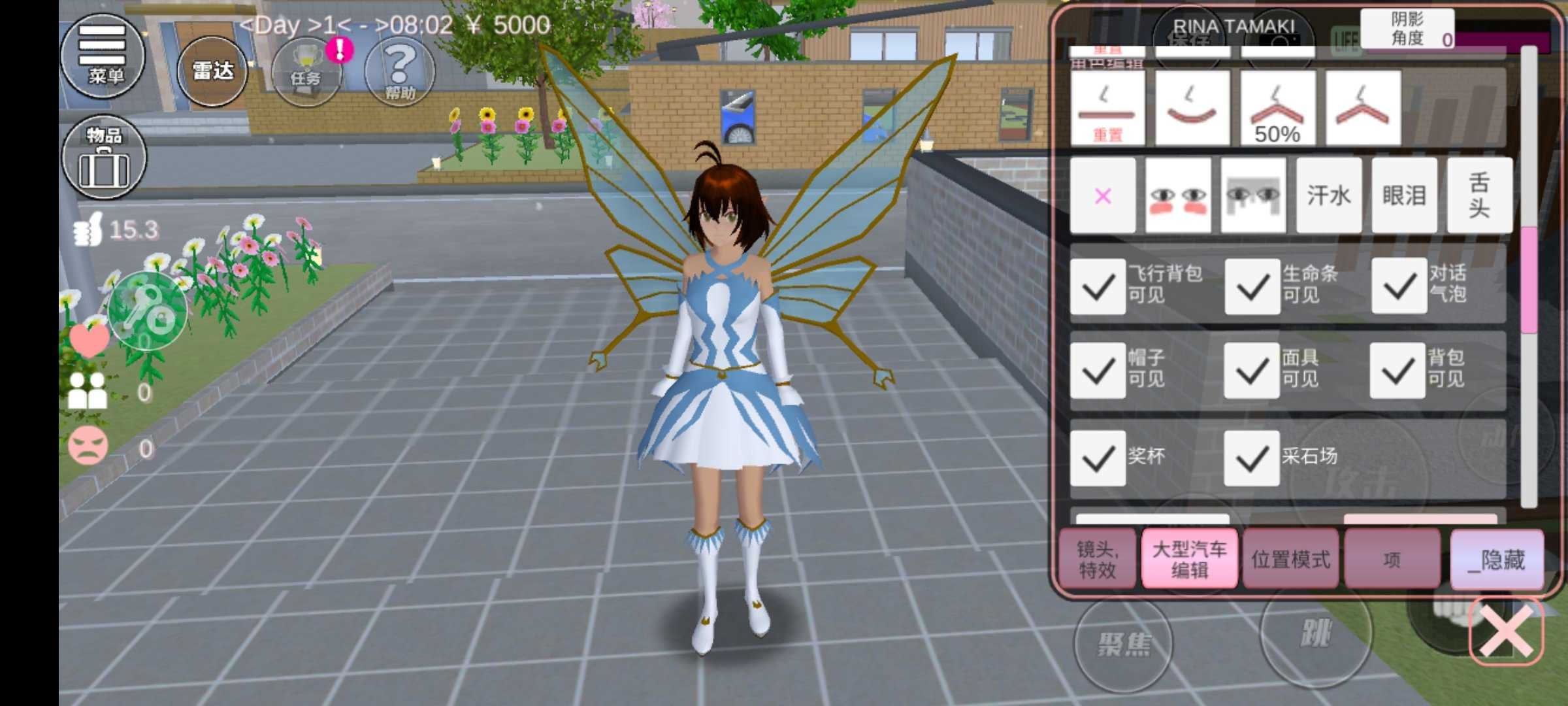Toggle the 对话气泡 checkbox

[1399, 286]
